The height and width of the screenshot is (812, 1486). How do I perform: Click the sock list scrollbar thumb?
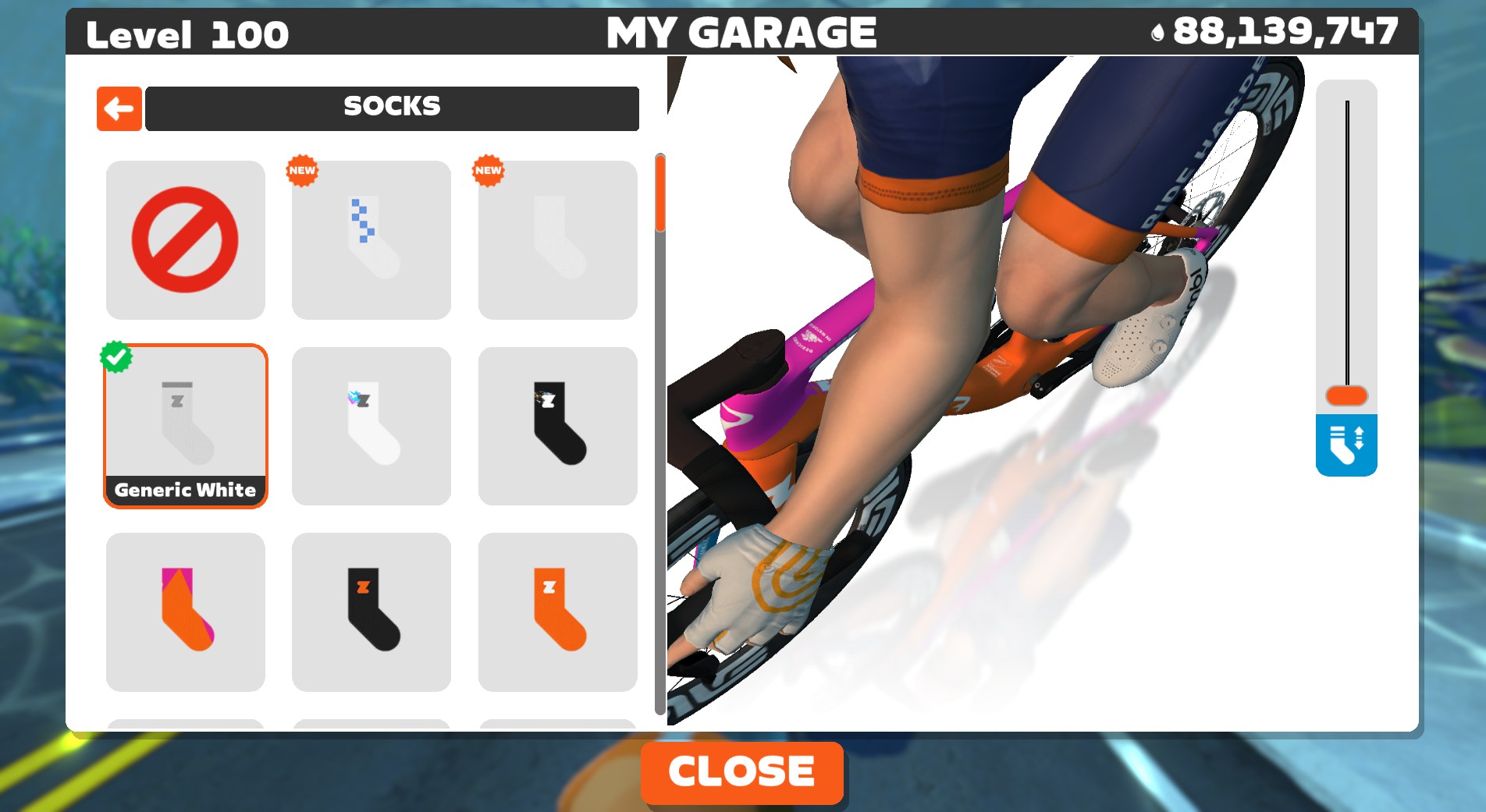[x=660, y=193]
